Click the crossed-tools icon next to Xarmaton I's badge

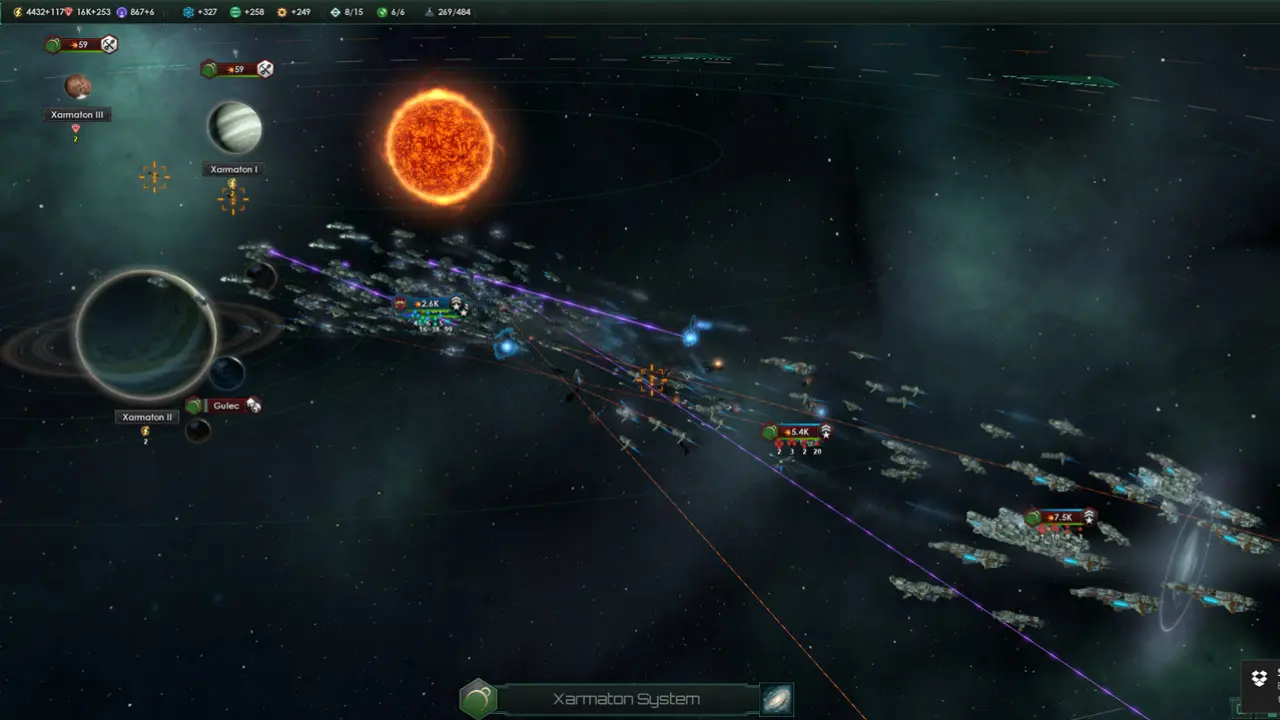click(264, 70)
